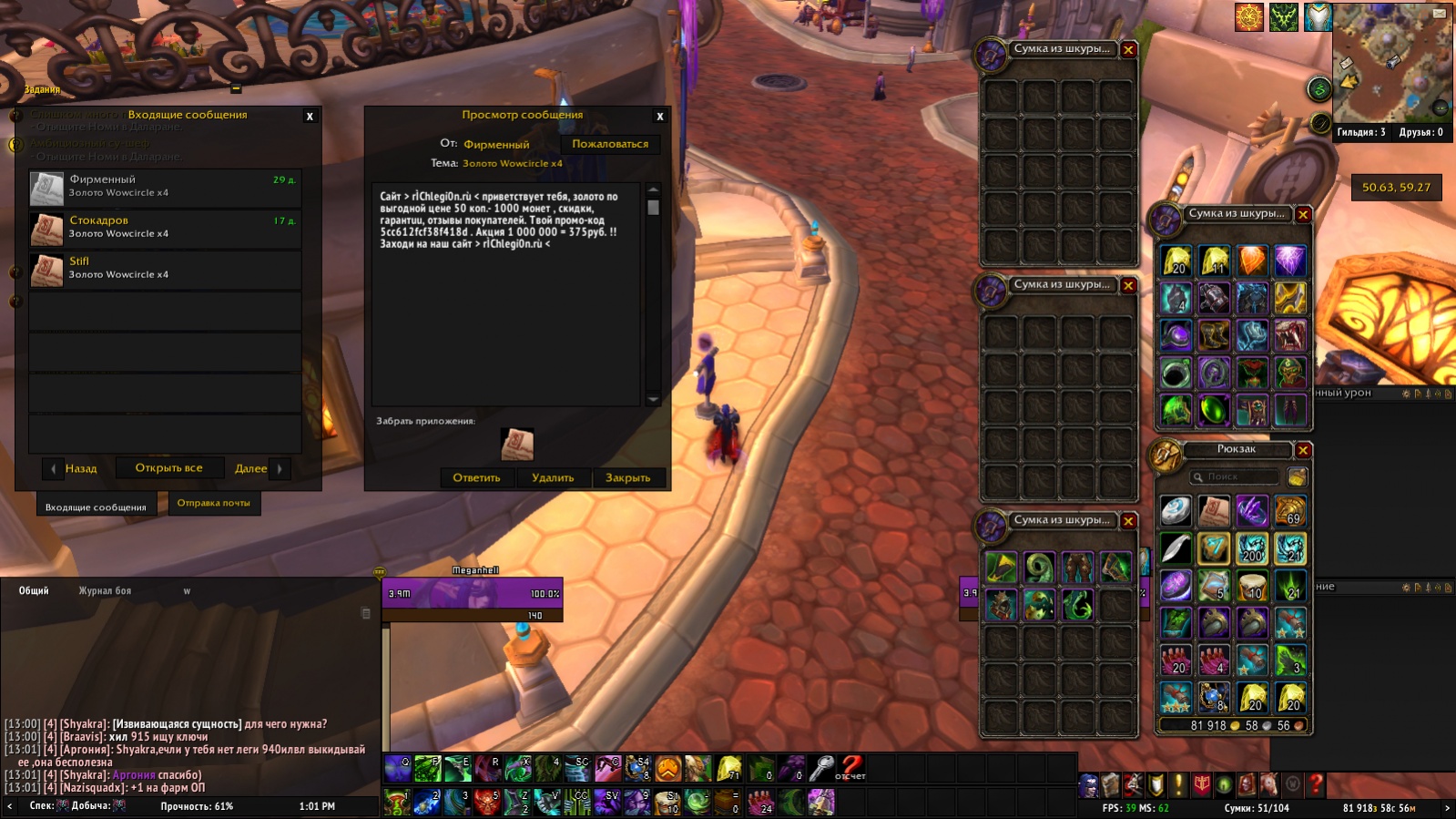Switch to the Входящие сообщения tab

click(x=96, y=507)
